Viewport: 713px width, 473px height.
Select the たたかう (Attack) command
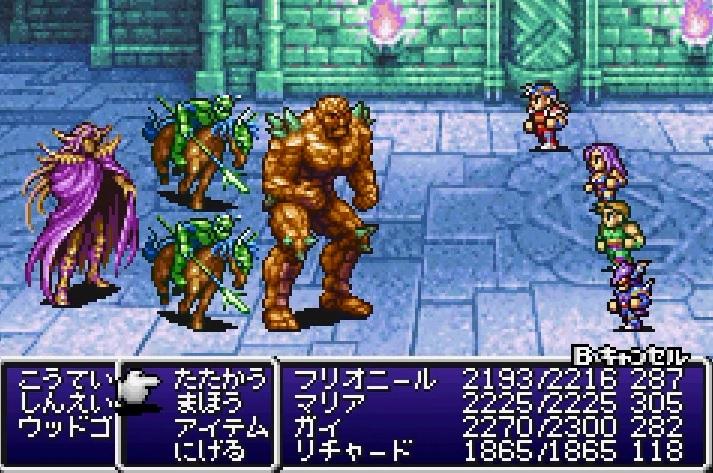pos(220,380)
